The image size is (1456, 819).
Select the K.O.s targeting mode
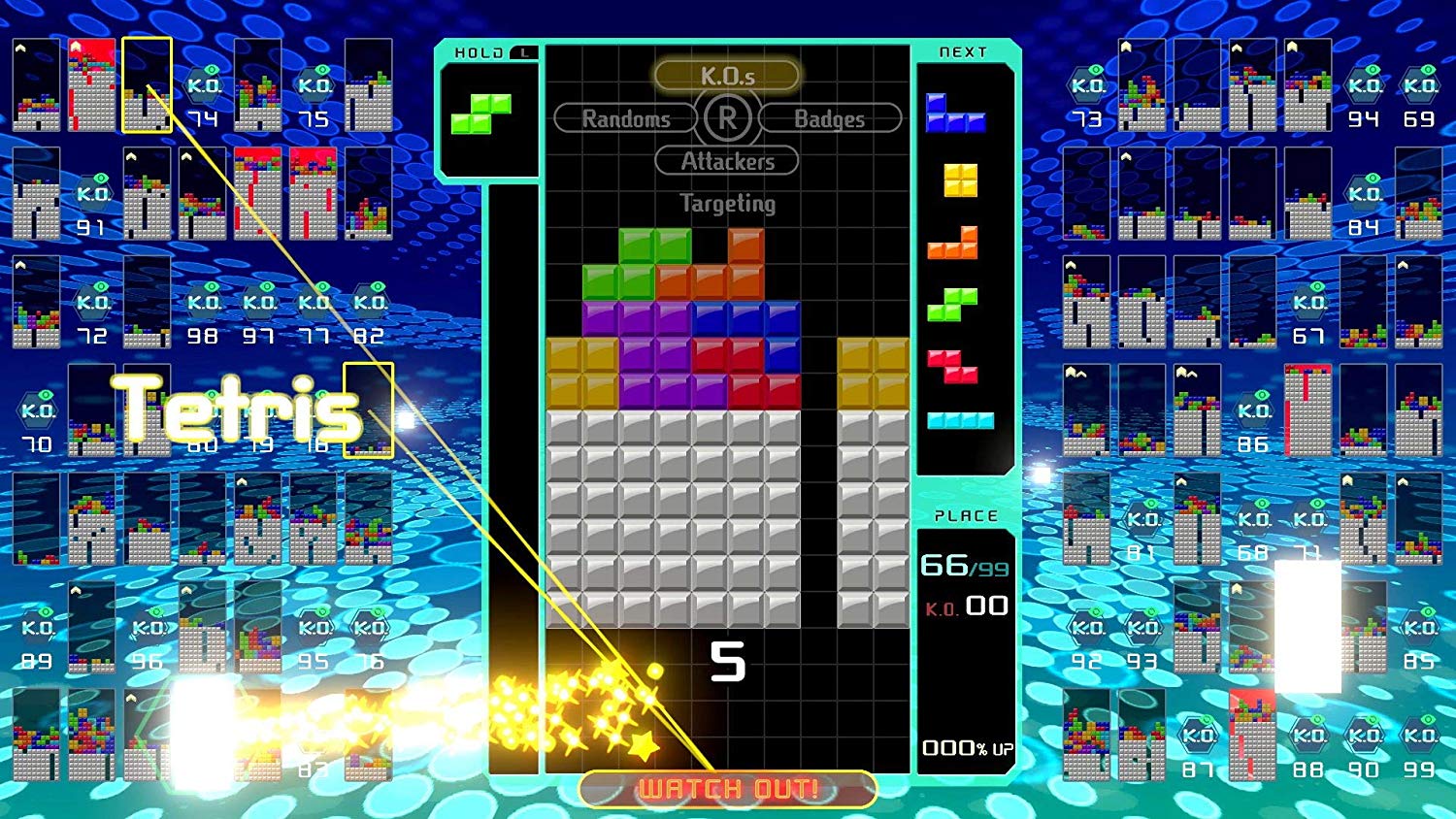coord(726,74)
